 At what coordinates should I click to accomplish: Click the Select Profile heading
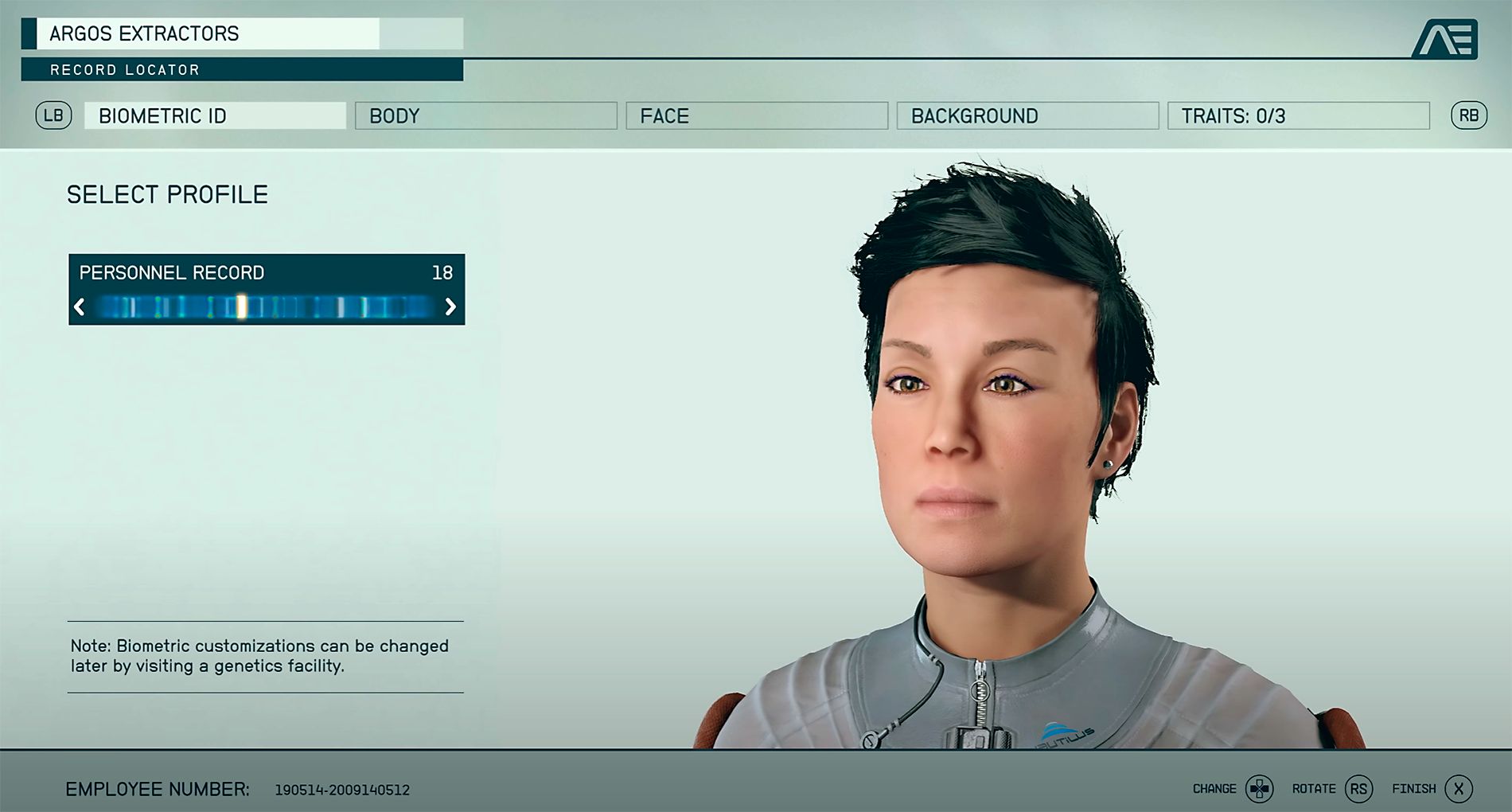(x=166, y=193)
